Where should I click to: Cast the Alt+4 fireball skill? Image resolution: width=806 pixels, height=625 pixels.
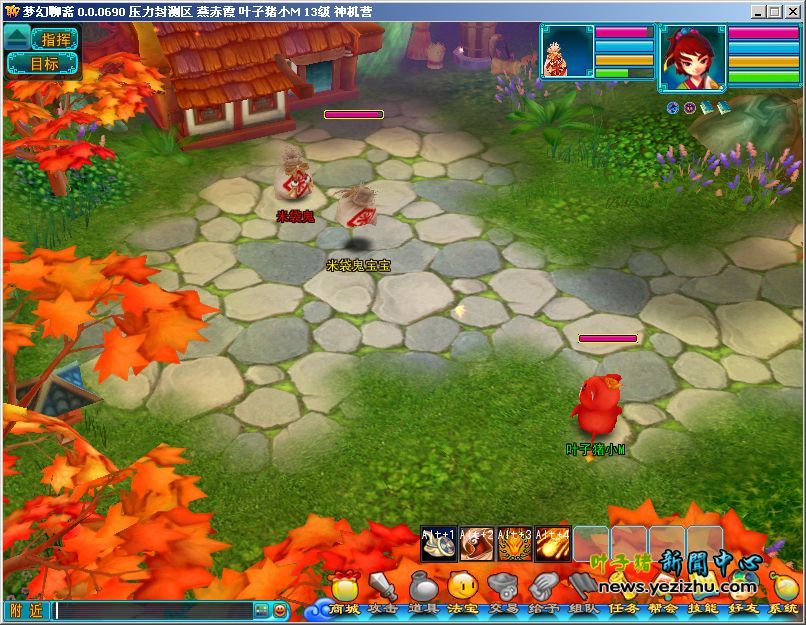pyautogui.click(x=552, y=544)
